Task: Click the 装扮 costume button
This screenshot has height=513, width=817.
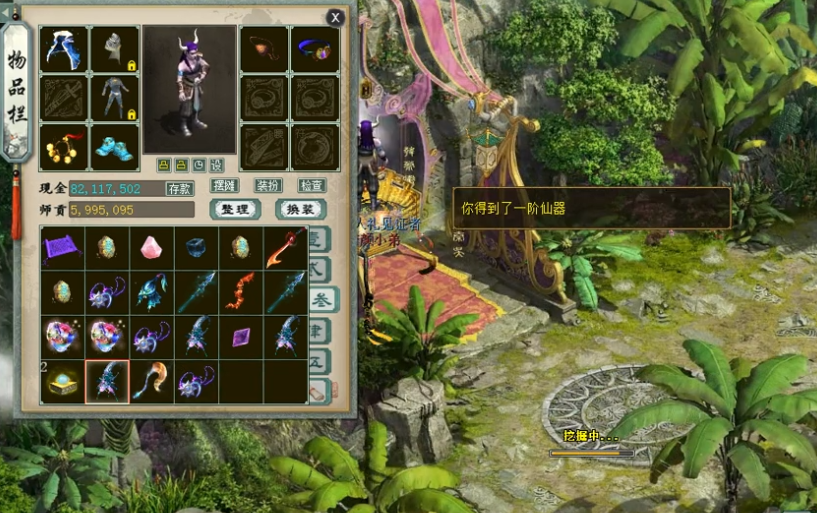Action: (268, 185)
